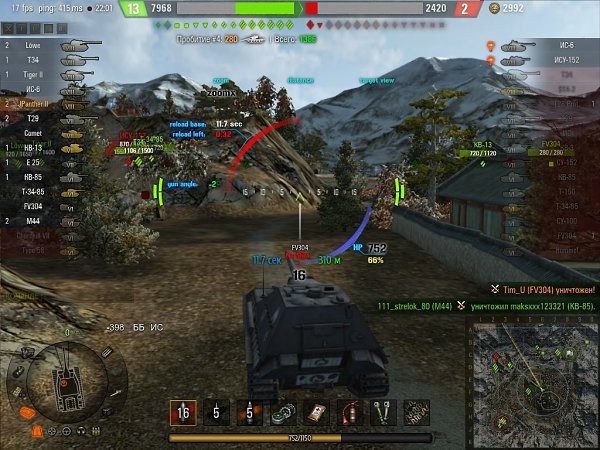Select the camouflage net equipment slot

(x=416, y=411)
